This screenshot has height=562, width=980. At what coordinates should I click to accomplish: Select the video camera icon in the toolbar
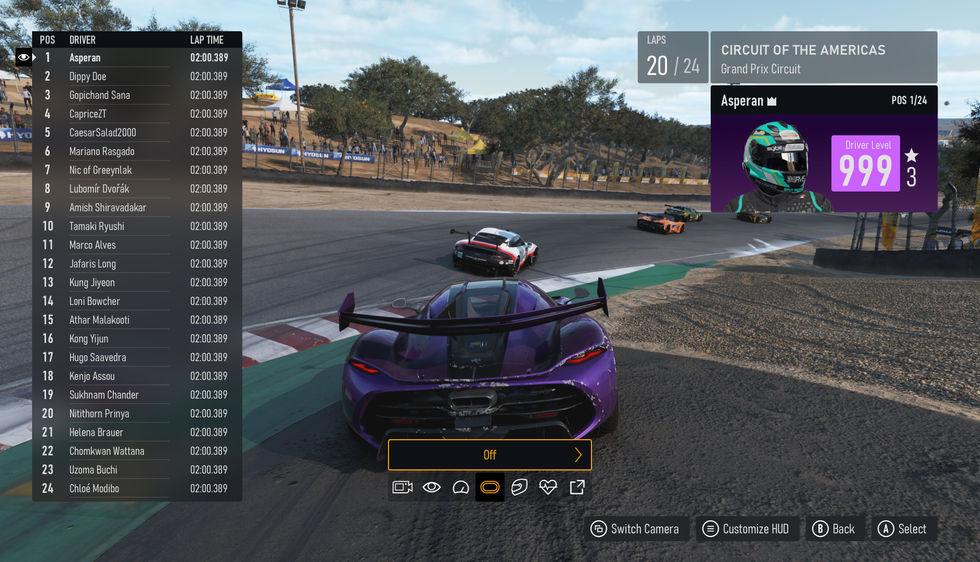click(x=403, y=487)
